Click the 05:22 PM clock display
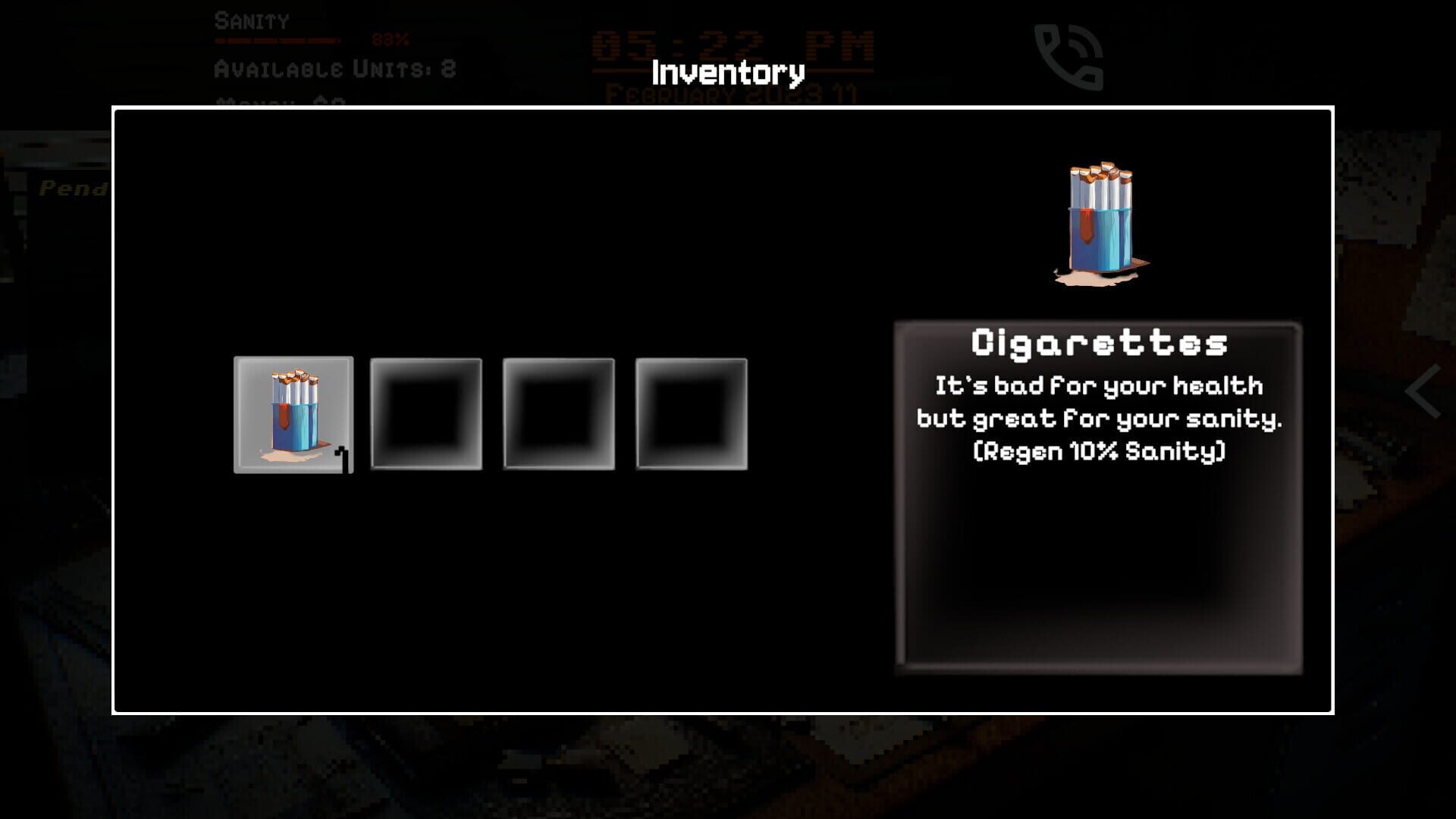 (732, 44)
